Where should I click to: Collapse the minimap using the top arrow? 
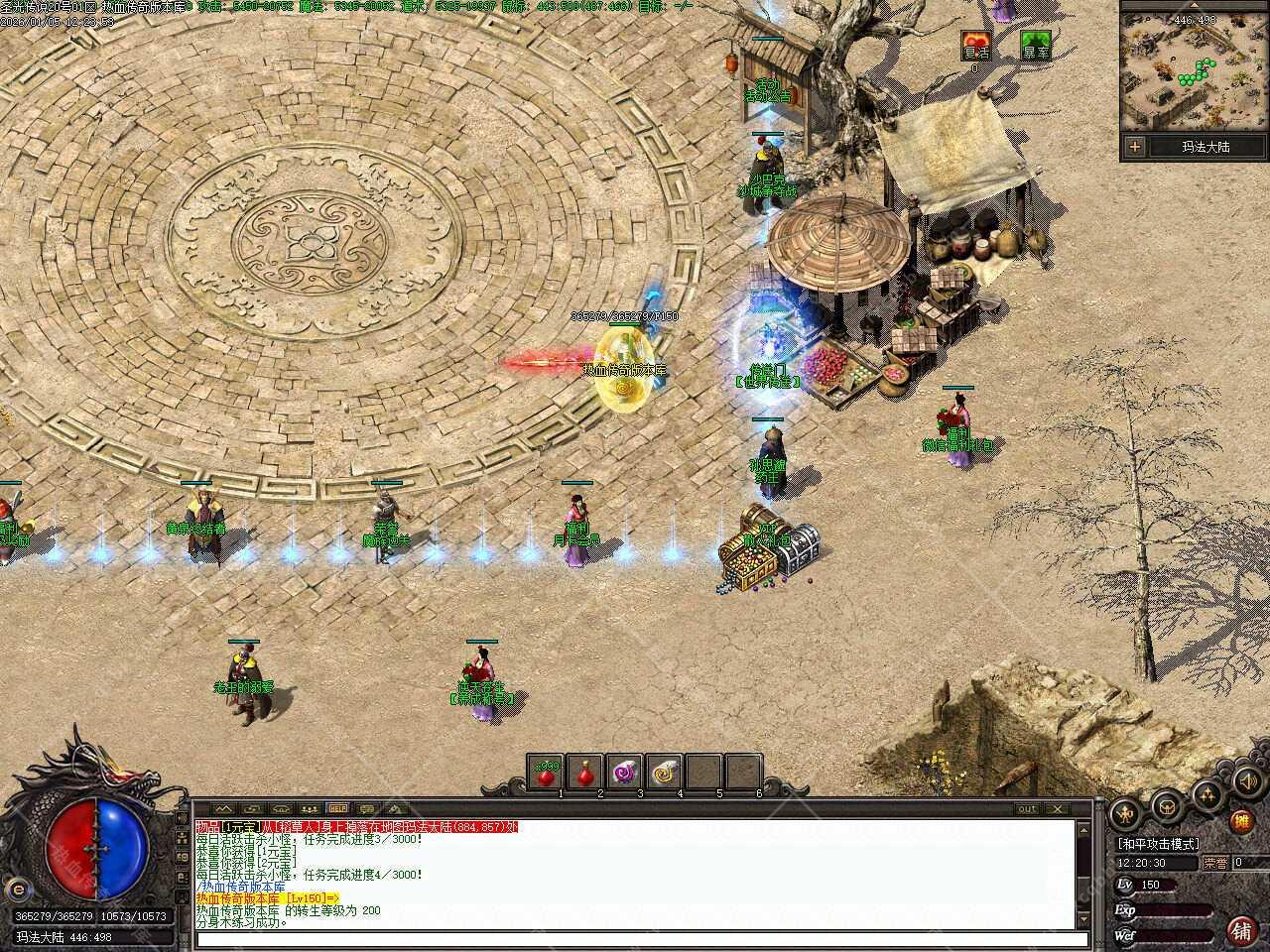[x=1195, y=6]
